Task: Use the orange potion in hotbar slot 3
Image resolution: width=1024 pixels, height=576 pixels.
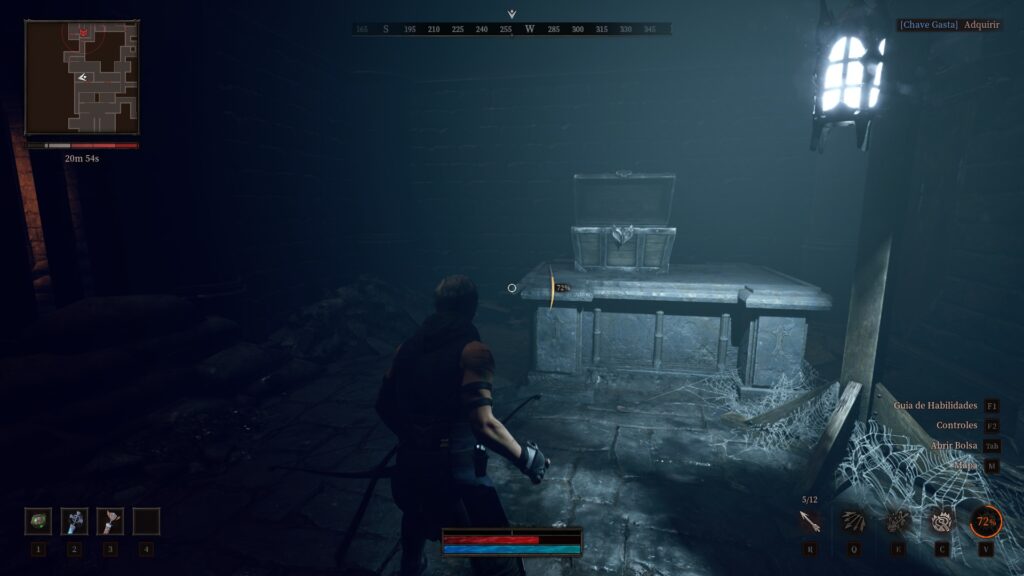Action: click(x=110, y=521)
